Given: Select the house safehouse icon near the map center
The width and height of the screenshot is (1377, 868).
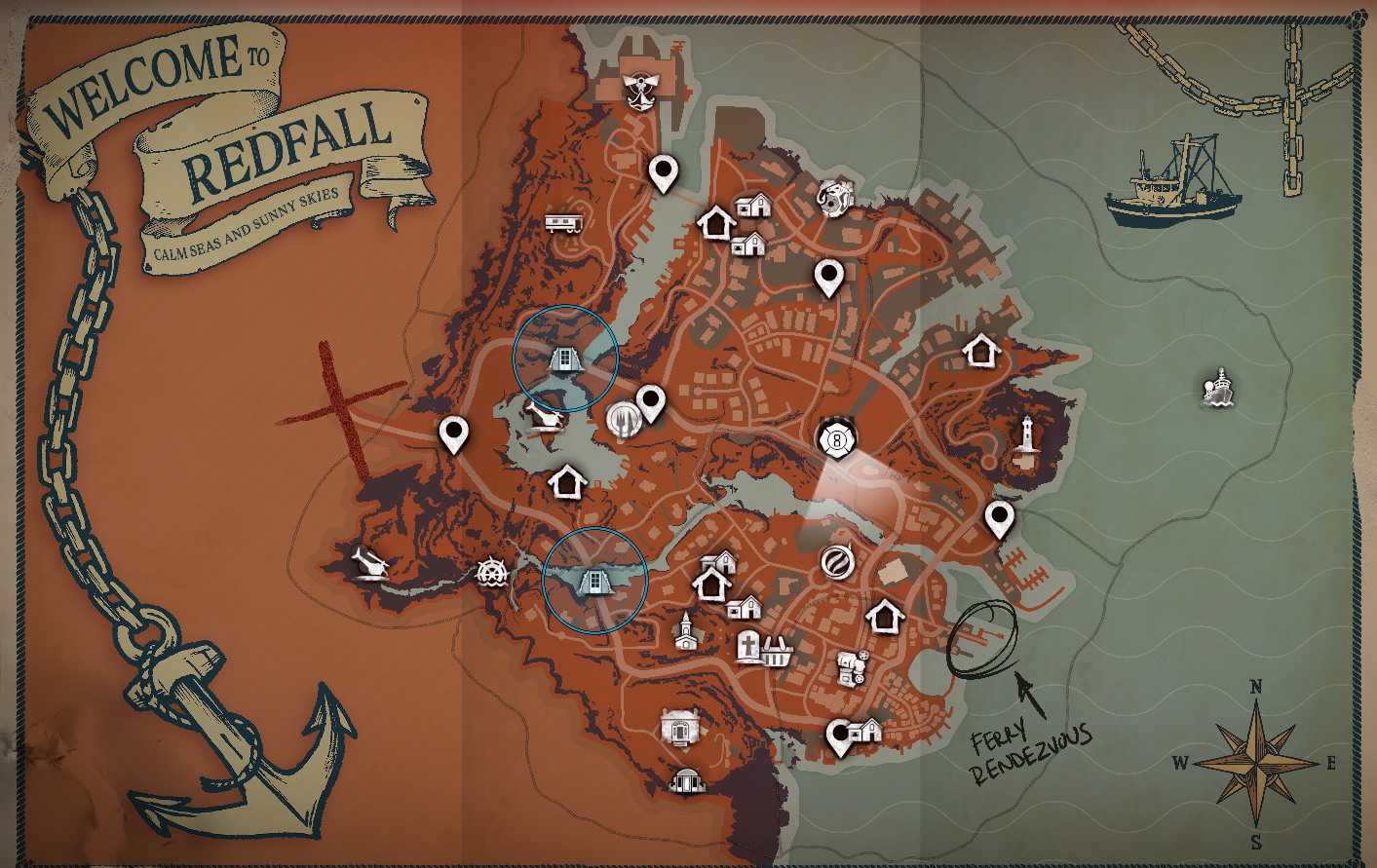Looking at the screenshot, I should coord(569,480).
